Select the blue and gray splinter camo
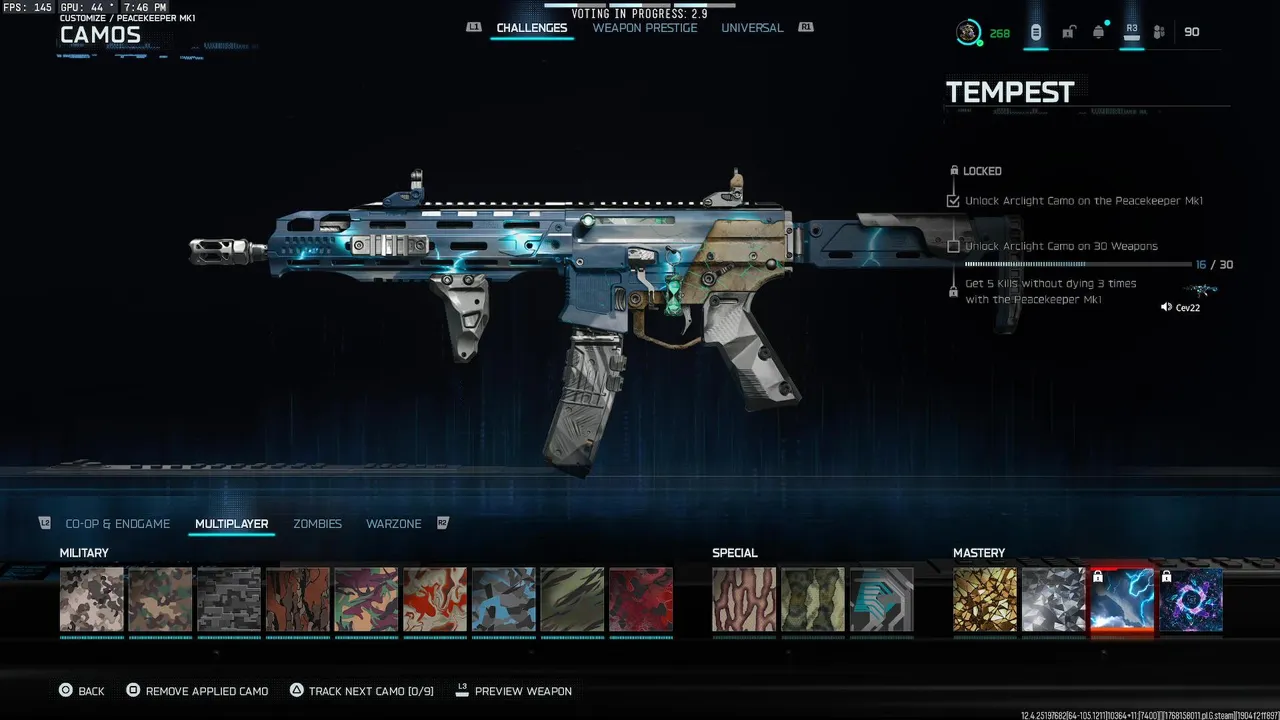1280x720 pixels. coord(504,600)
